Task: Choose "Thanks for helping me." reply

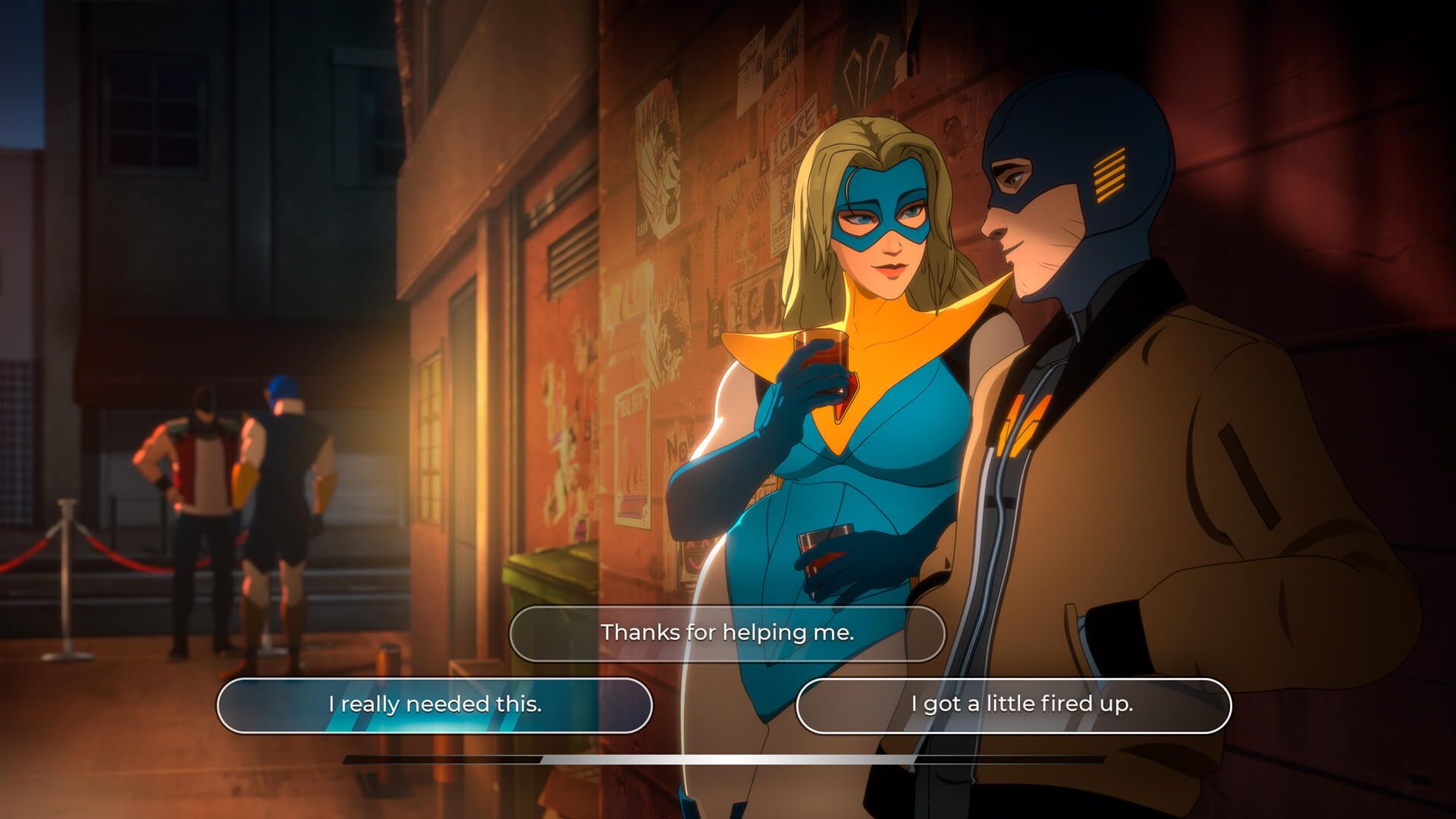Action: [727, 632]
